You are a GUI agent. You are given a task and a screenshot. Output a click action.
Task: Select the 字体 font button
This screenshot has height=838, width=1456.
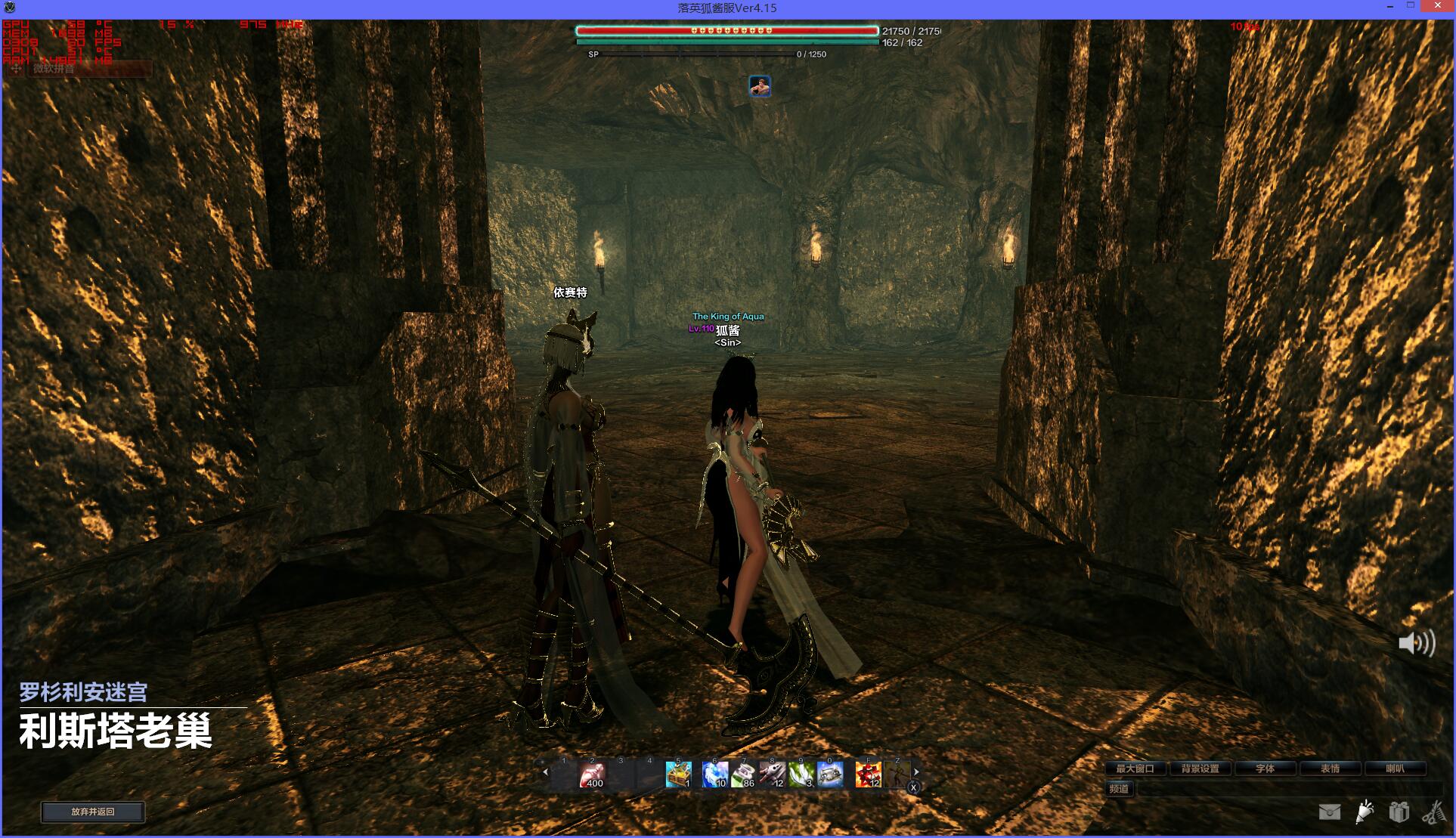point(1265,768)
